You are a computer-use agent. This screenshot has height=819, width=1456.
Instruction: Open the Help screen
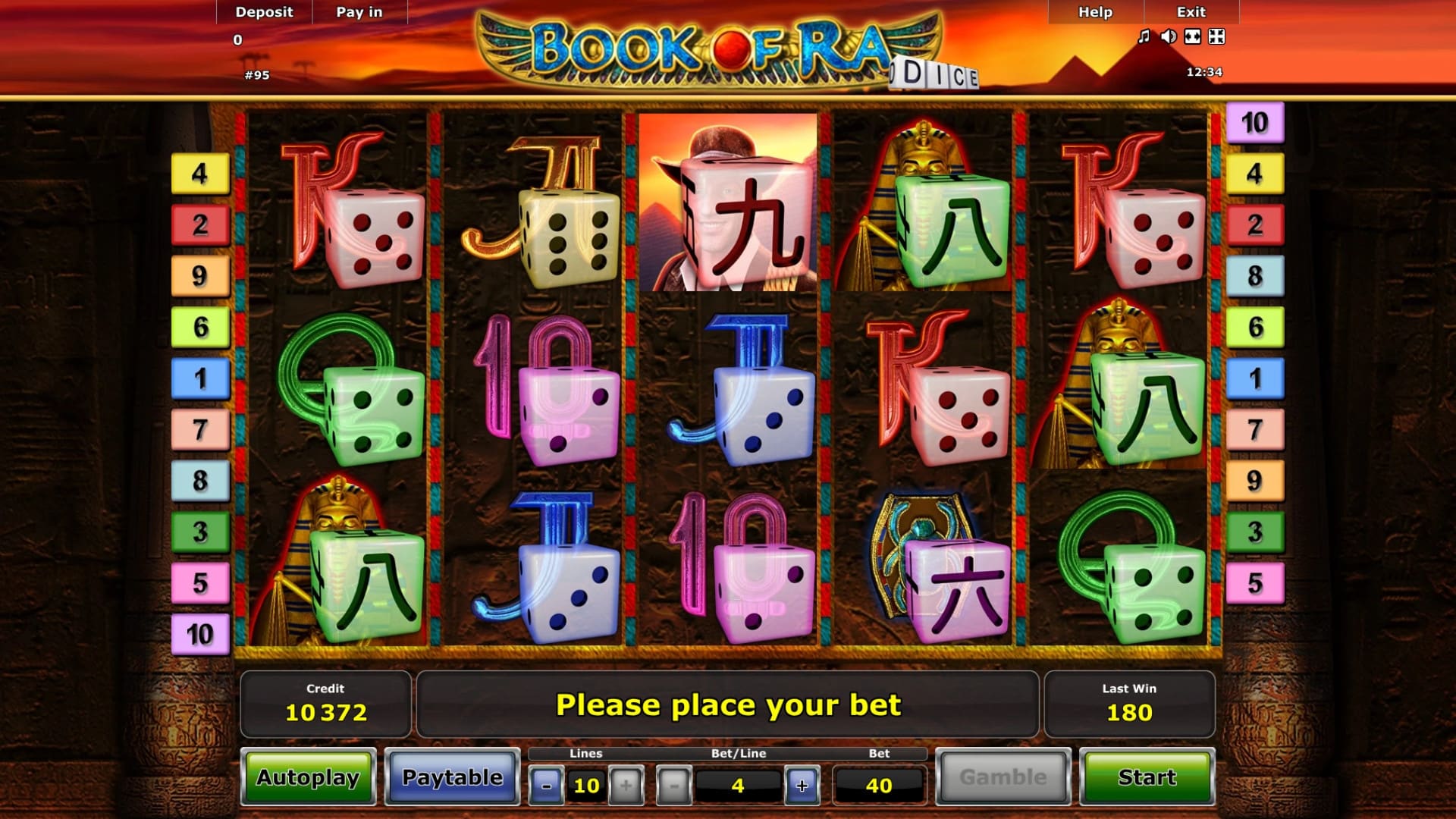pos(1095,12)
